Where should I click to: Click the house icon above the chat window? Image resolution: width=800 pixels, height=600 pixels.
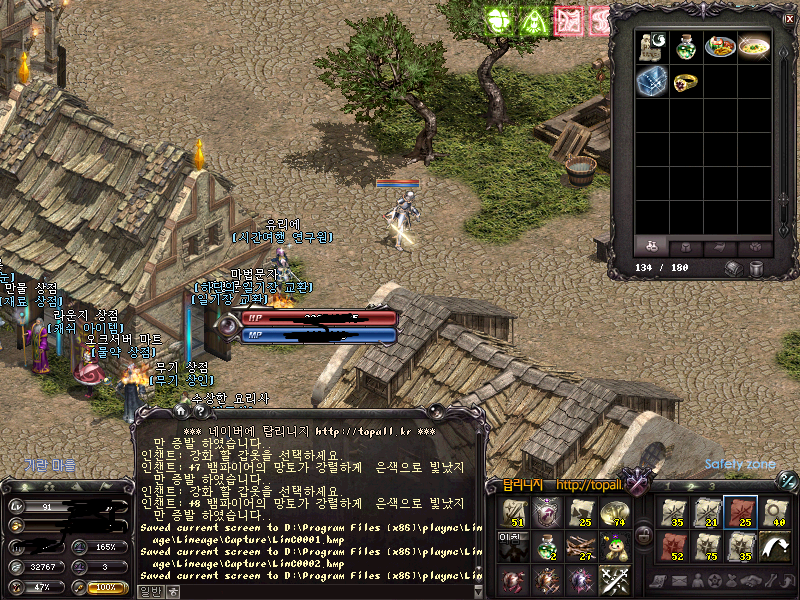pyautogui.click(x=180, y=410)
